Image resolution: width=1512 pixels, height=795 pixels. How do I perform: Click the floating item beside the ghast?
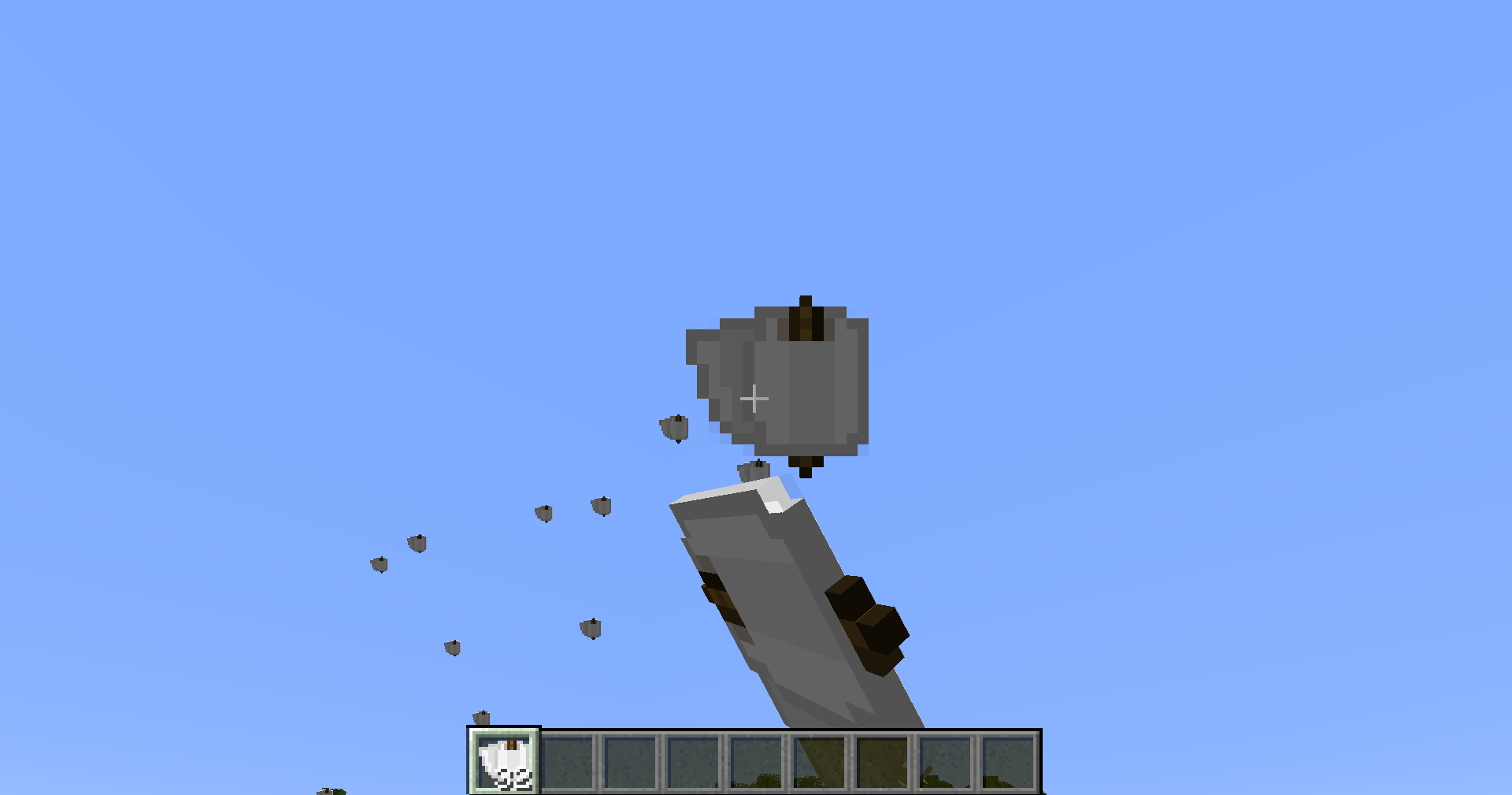674,426
